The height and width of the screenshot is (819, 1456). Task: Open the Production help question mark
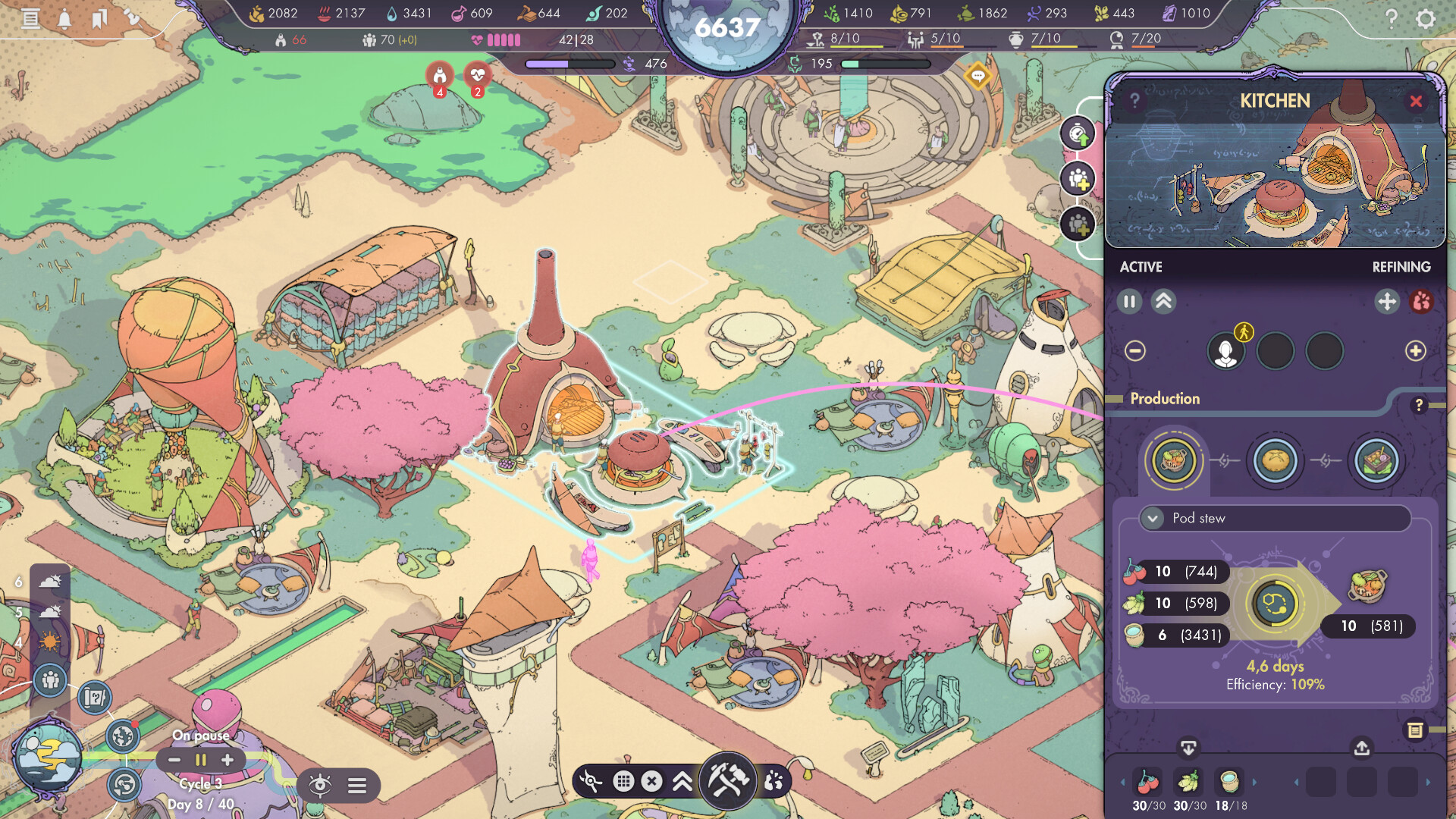pos(1419,406)
